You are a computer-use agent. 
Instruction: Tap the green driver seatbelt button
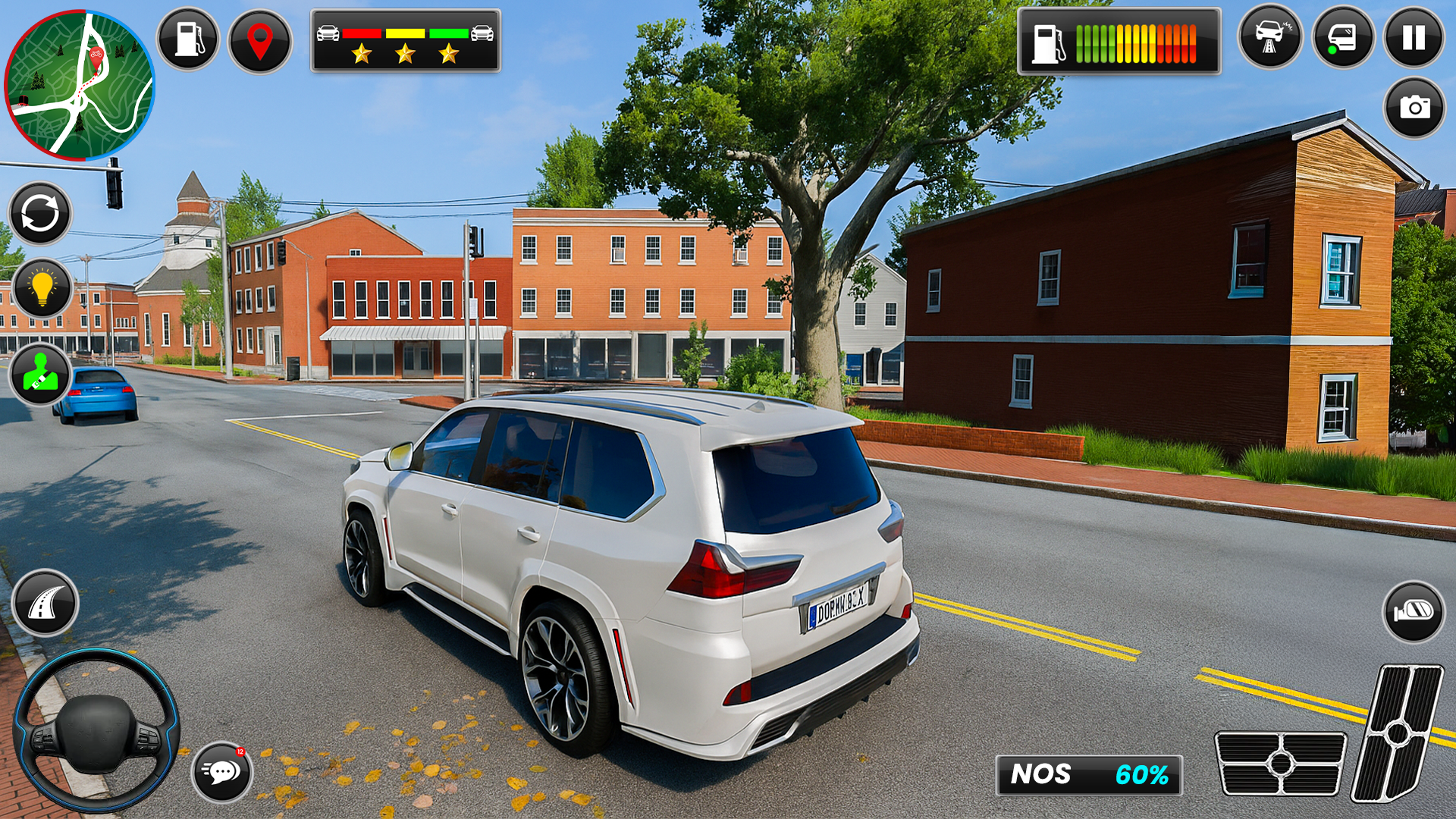[41, 374]
